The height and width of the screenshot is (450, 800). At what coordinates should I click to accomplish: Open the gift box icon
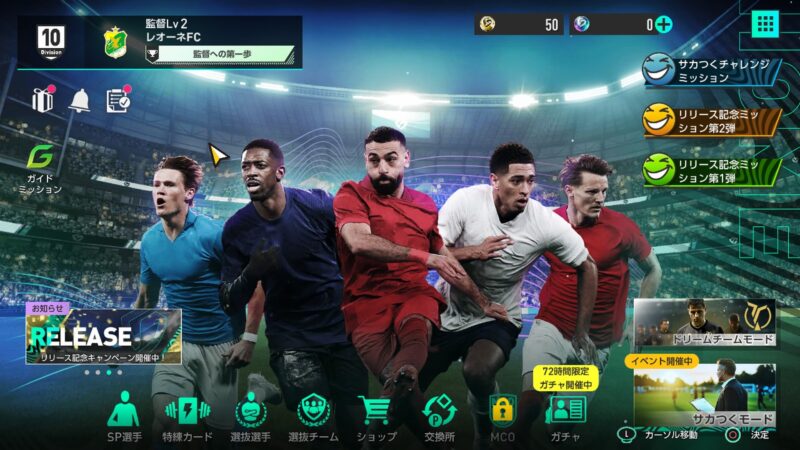pyautogui.click(x=42, y=100)
